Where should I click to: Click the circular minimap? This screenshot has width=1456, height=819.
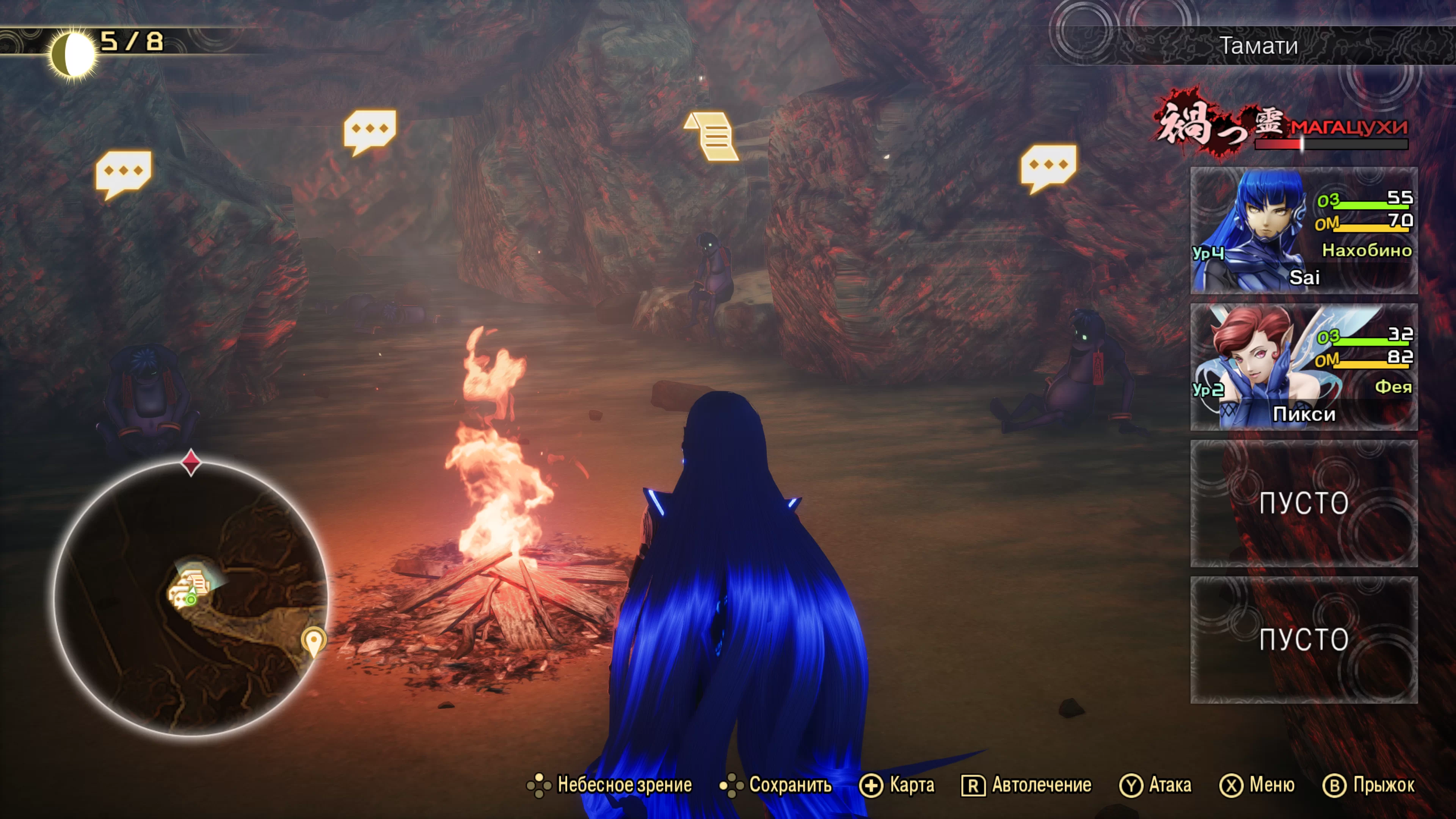click(191, 599)
